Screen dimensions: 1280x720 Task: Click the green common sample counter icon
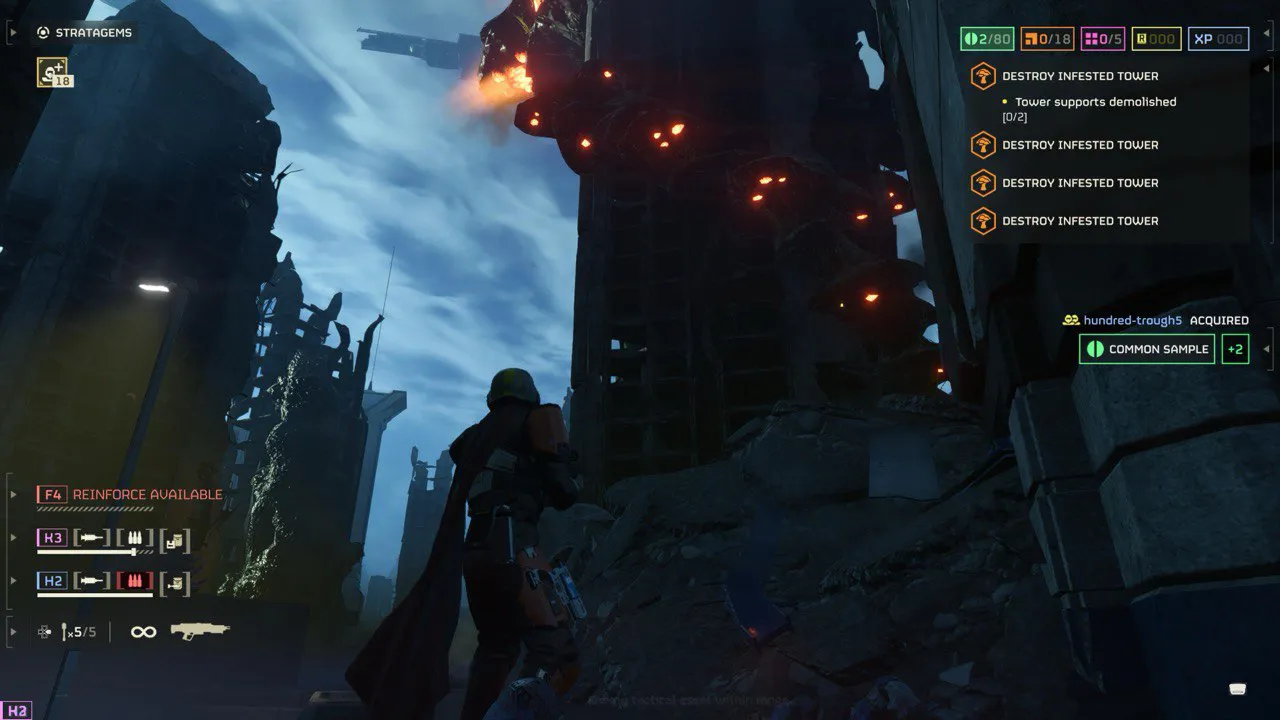pos(971,38)
